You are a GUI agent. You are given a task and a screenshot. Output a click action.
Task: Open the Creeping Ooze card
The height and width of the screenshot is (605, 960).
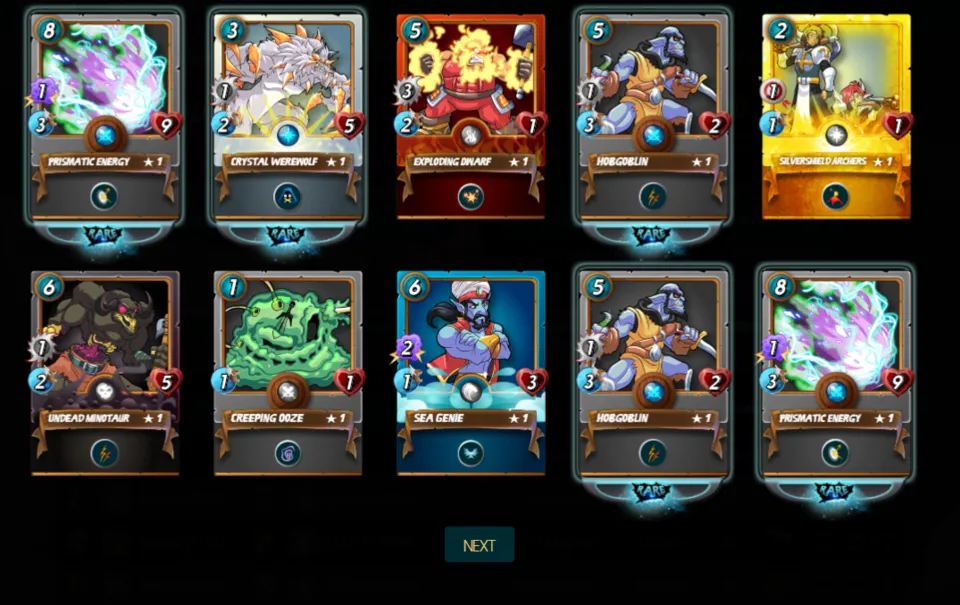point(288,372)
